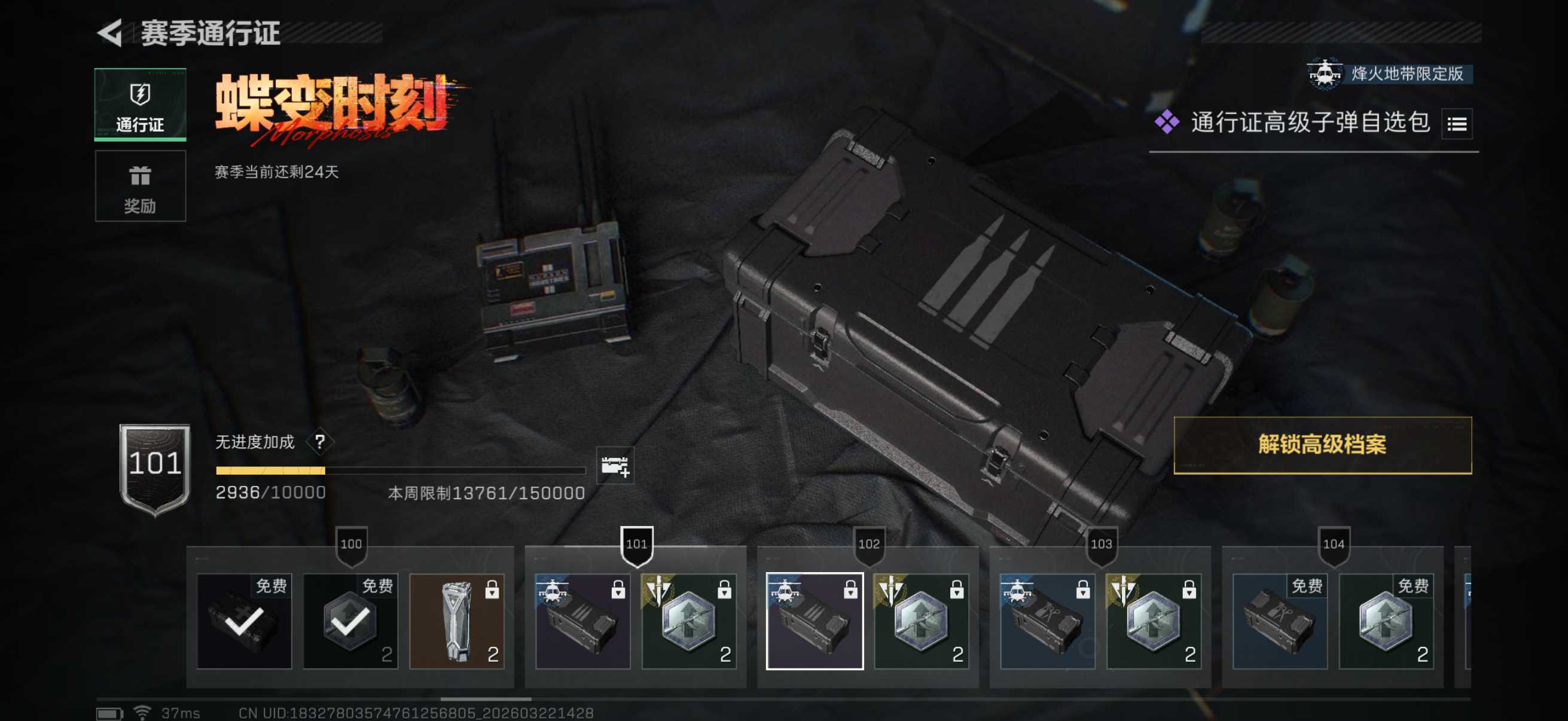Unlock premium pass via 解锁高级档案
The height and width of the screenshot is (721, 1568).
coord(1322,445)
